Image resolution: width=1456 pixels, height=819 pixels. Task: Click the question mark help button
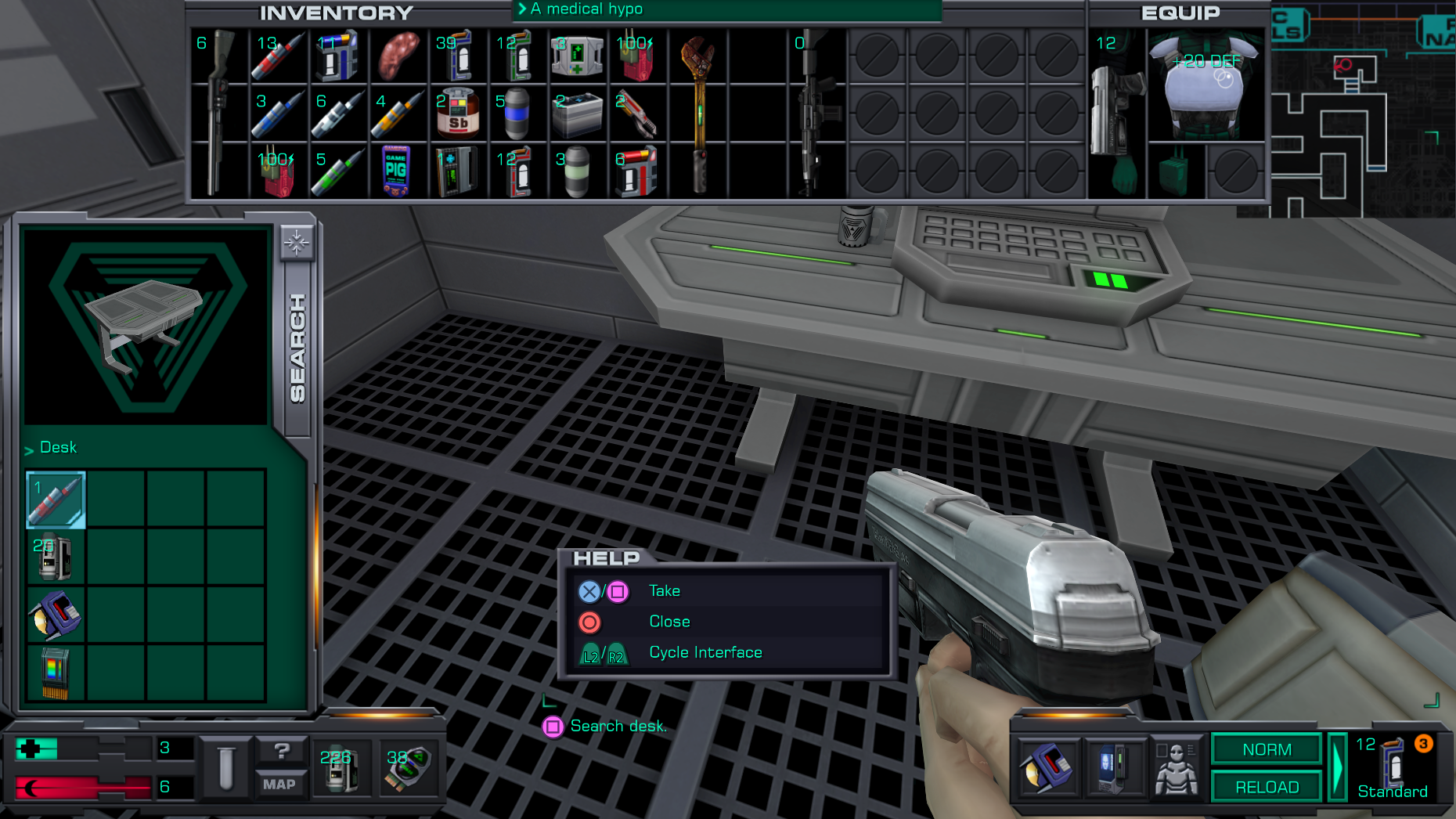[x=282, y=751]
